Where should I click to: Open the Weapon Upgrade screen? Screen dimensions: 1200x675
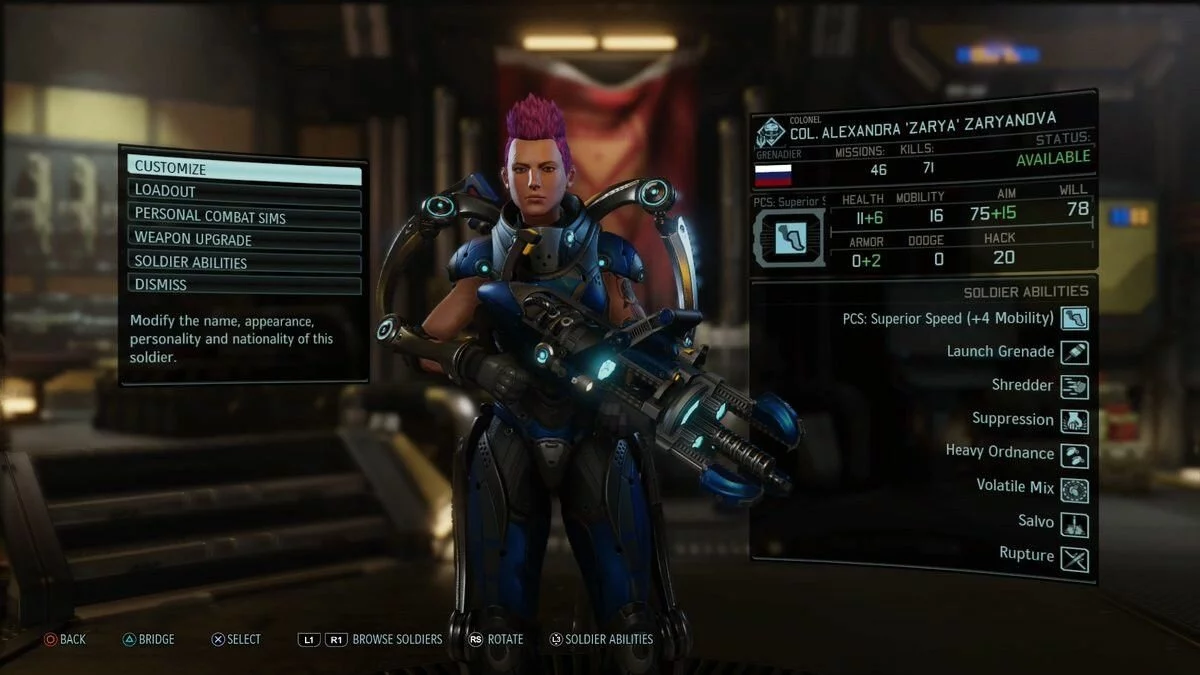[244, 240]
